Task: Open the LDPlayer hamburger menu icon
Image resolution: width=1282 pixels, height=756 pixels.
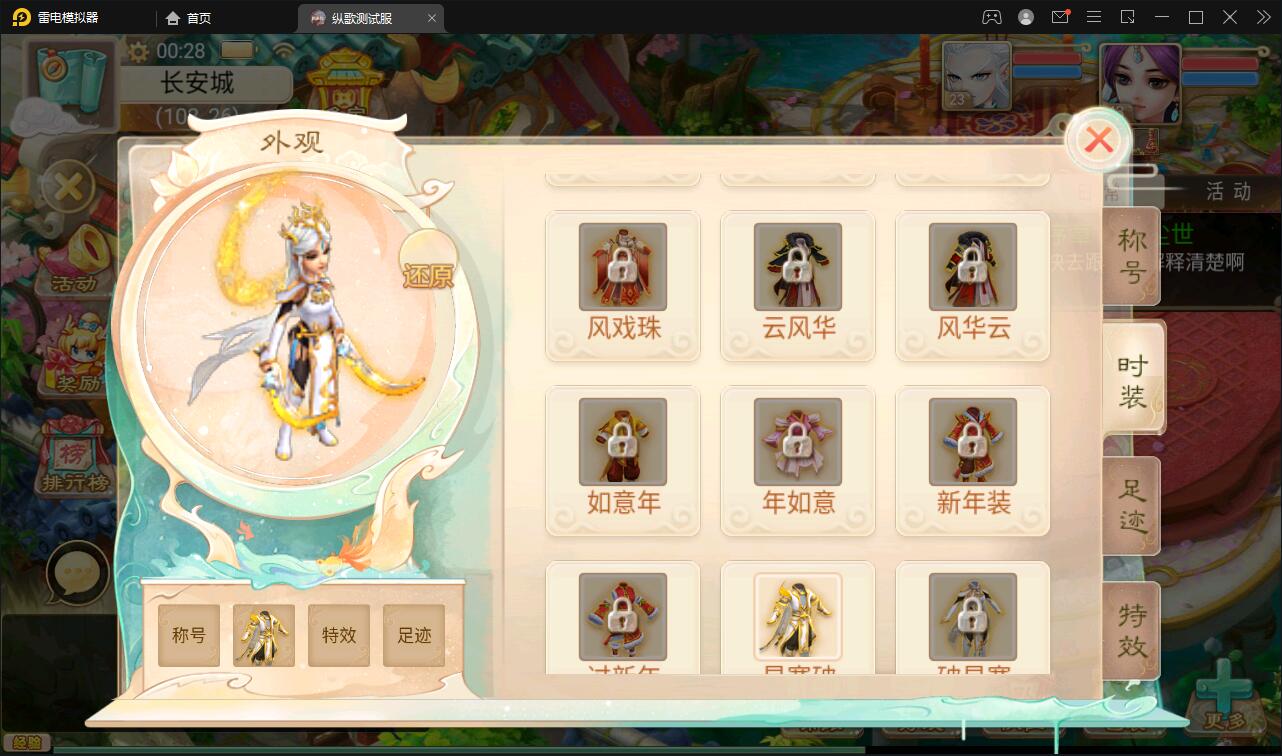Action: tap(1094, 17)
